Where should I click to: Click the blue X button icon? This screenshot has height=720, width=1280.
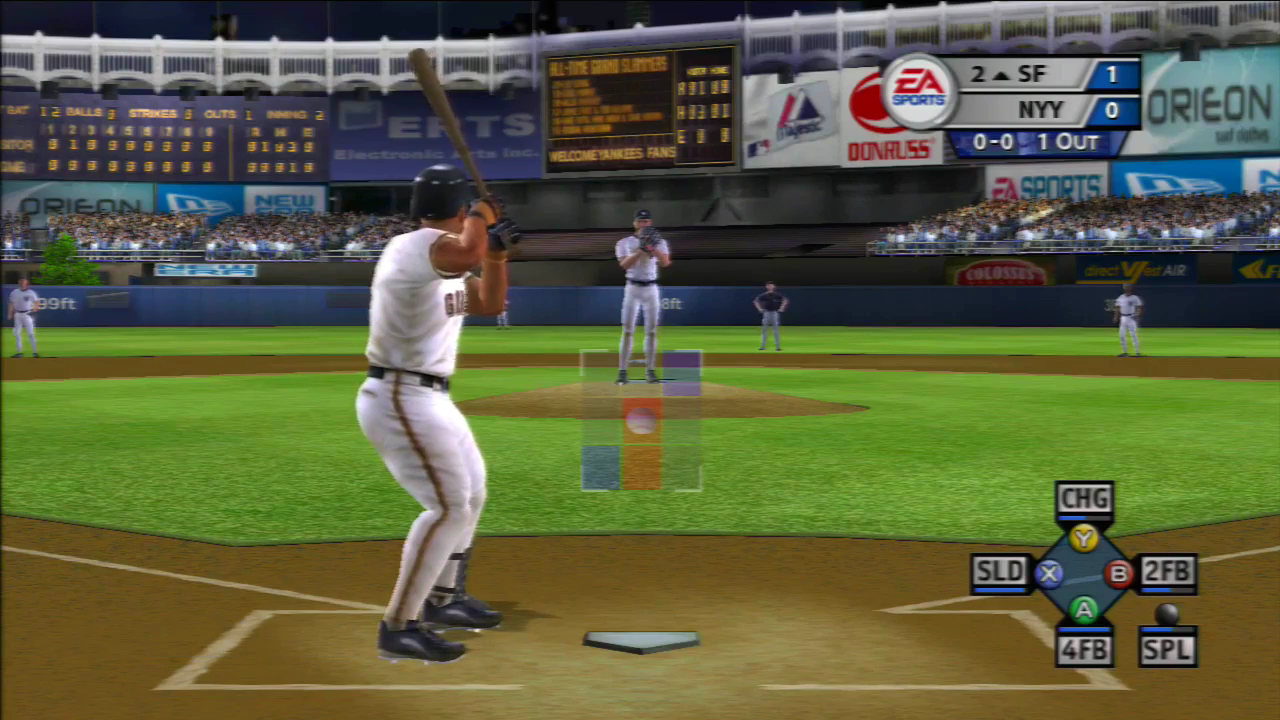tap(1048, 573)
